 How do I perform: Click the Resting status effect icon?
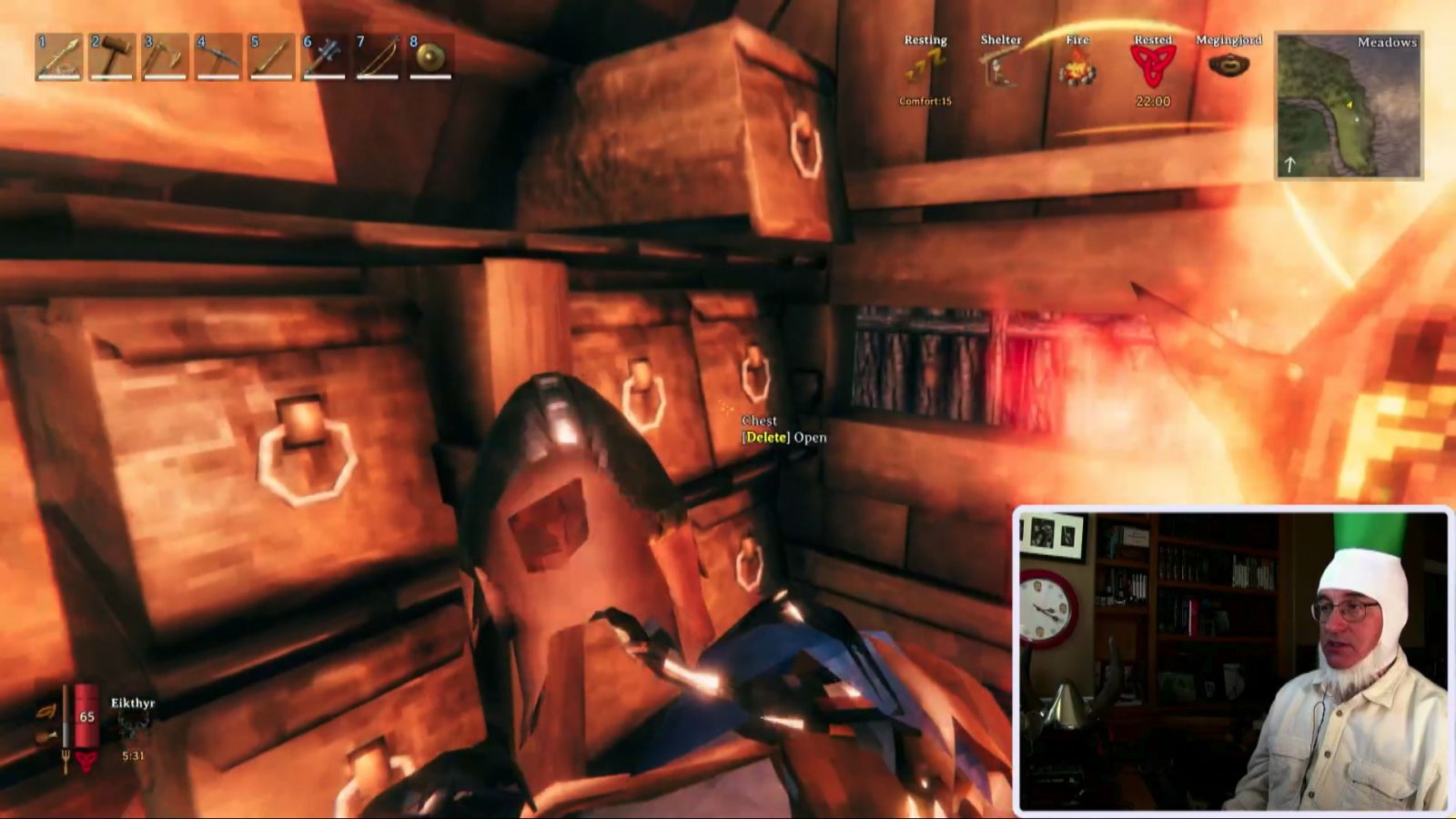[925, 66]
